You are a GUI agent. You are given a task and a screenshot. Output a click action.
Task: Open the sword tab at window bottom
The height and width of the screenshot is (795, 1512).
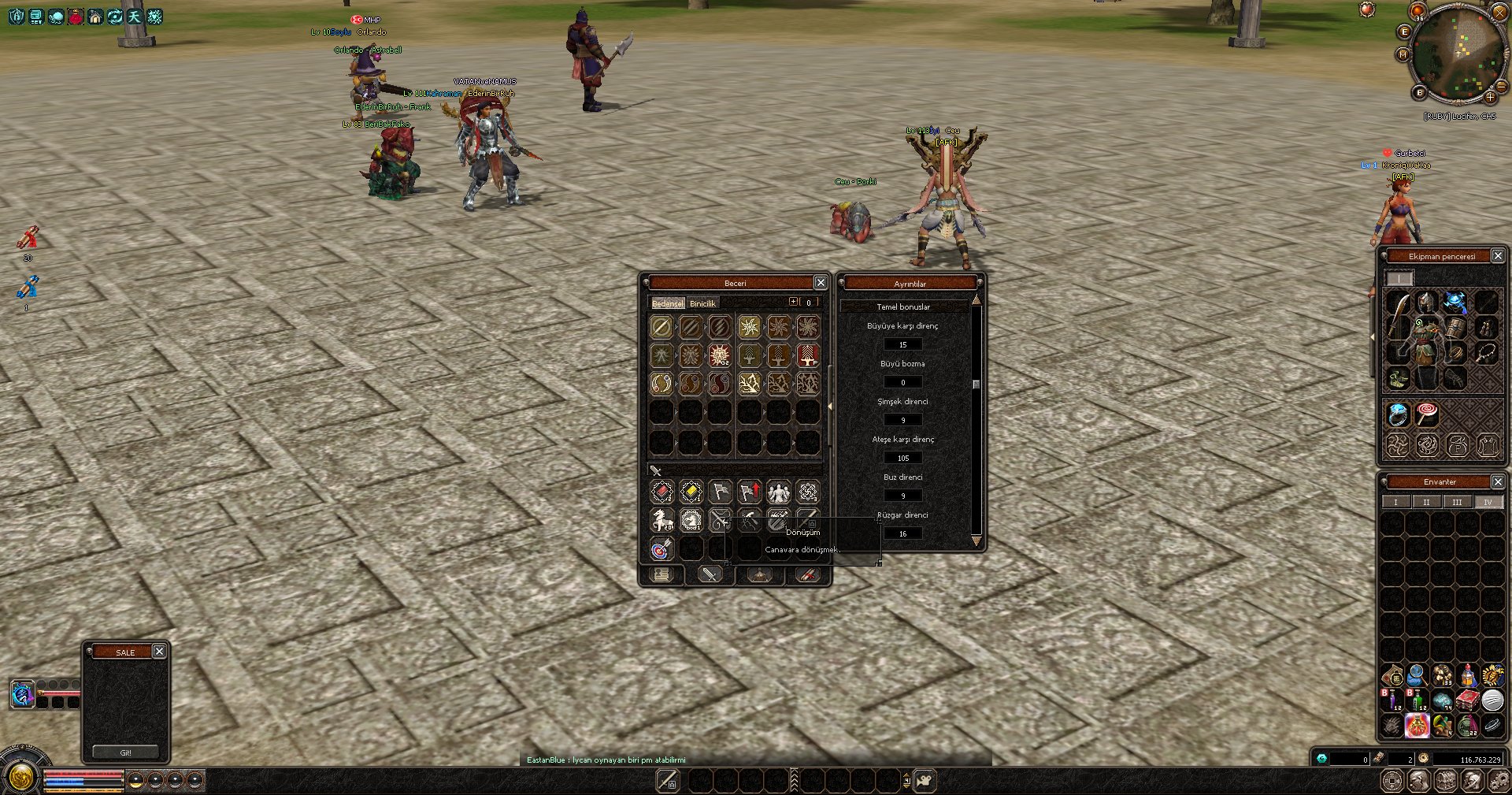click(710, 574)
